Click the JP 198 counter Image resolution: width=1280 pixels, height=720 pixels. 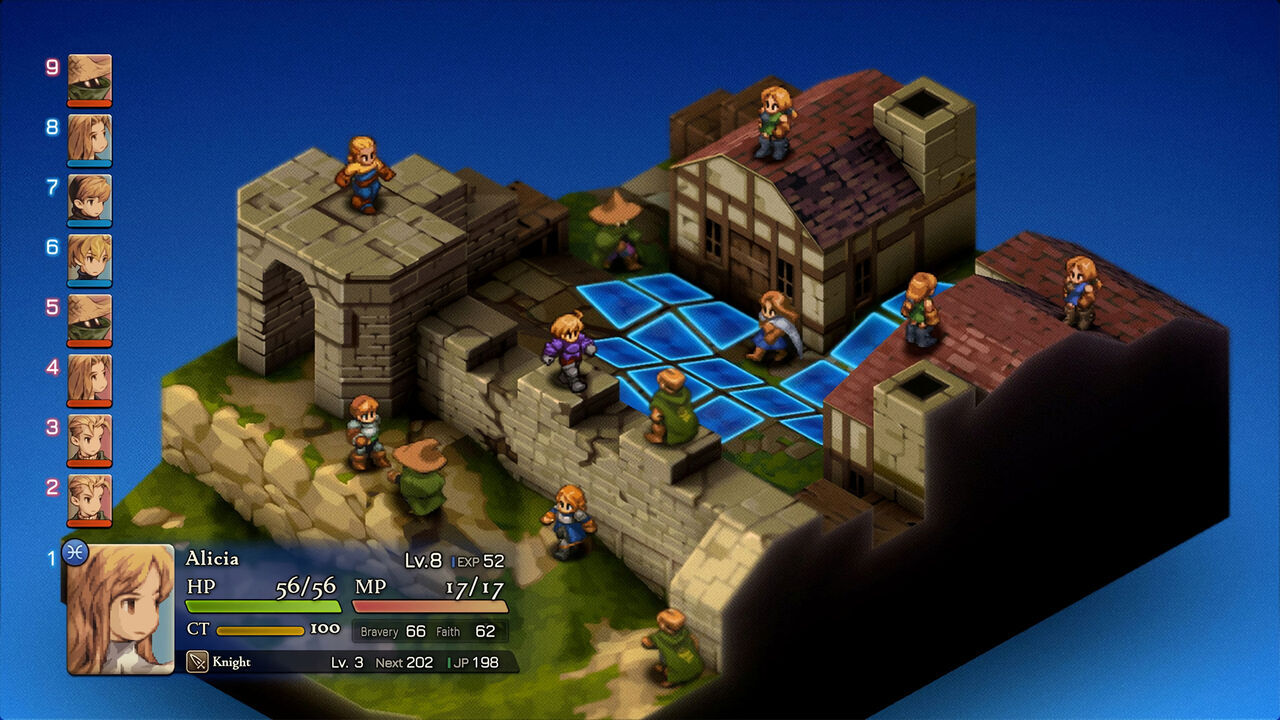[x=477, y=661]
